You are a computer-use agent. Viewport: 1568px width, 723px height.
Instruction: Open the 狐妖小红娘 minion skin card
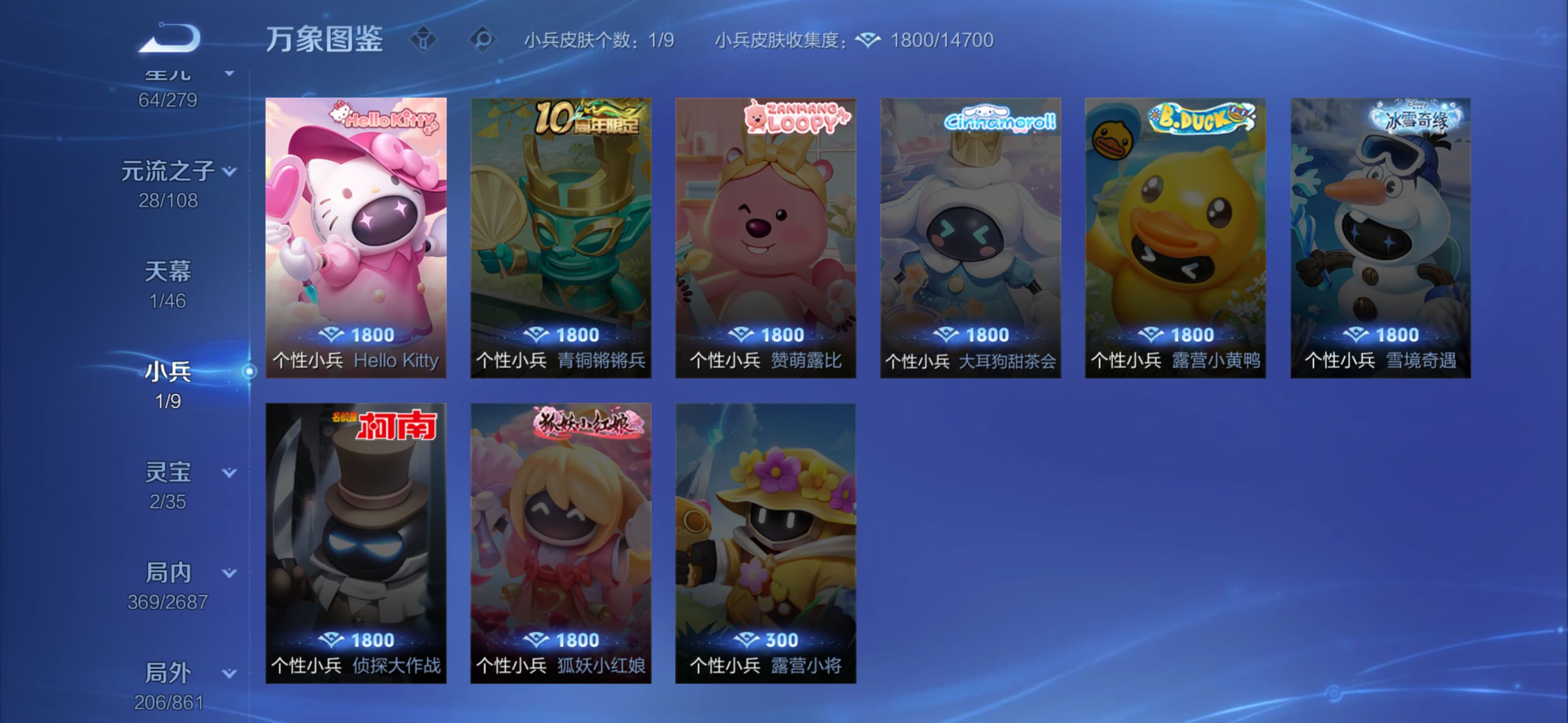561,543
